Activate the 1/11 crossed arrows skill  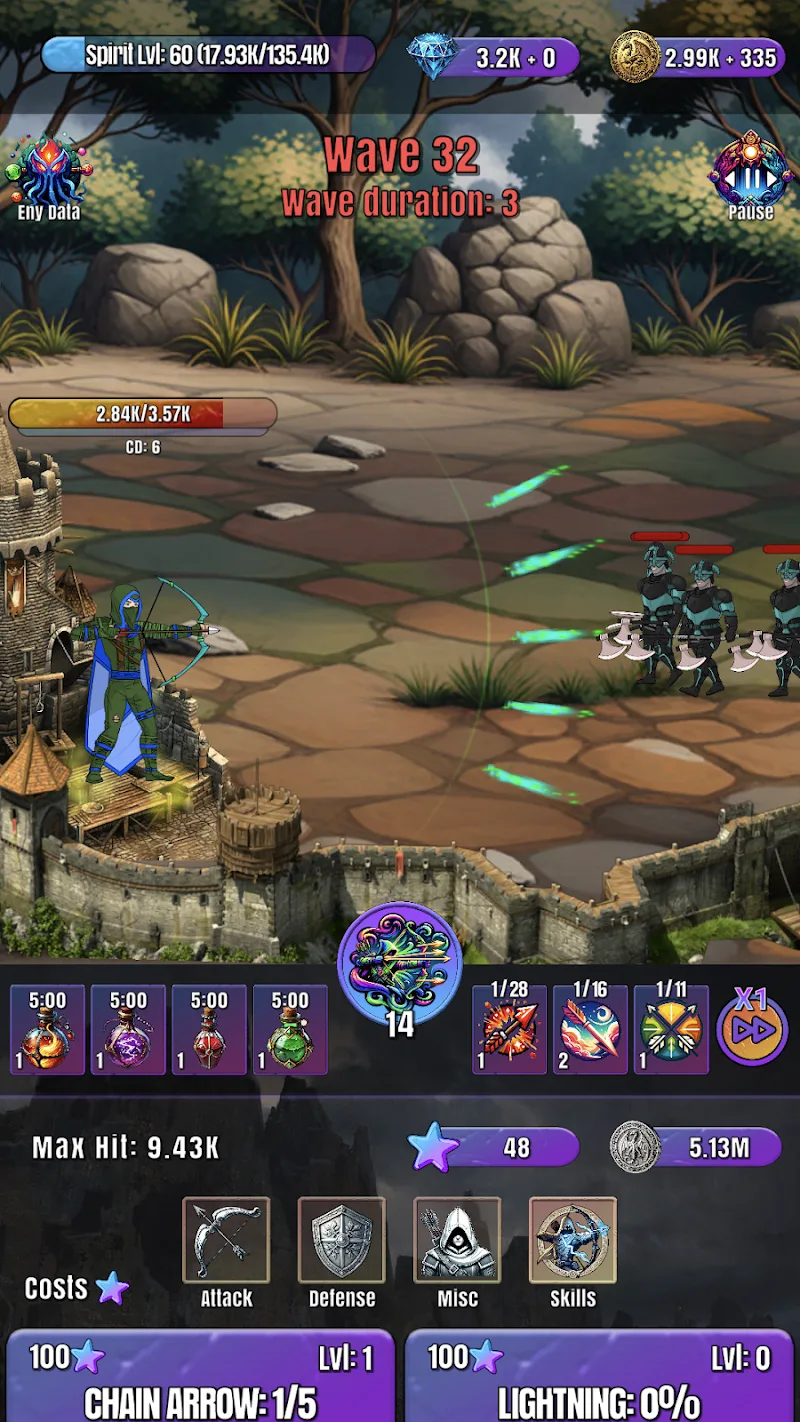coord(671,1029)
